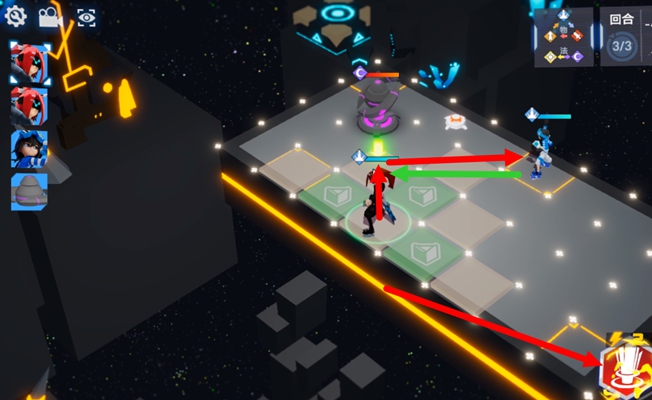
Task: Activate the red hexagon skill icon
Action: (x=623, y=366)
